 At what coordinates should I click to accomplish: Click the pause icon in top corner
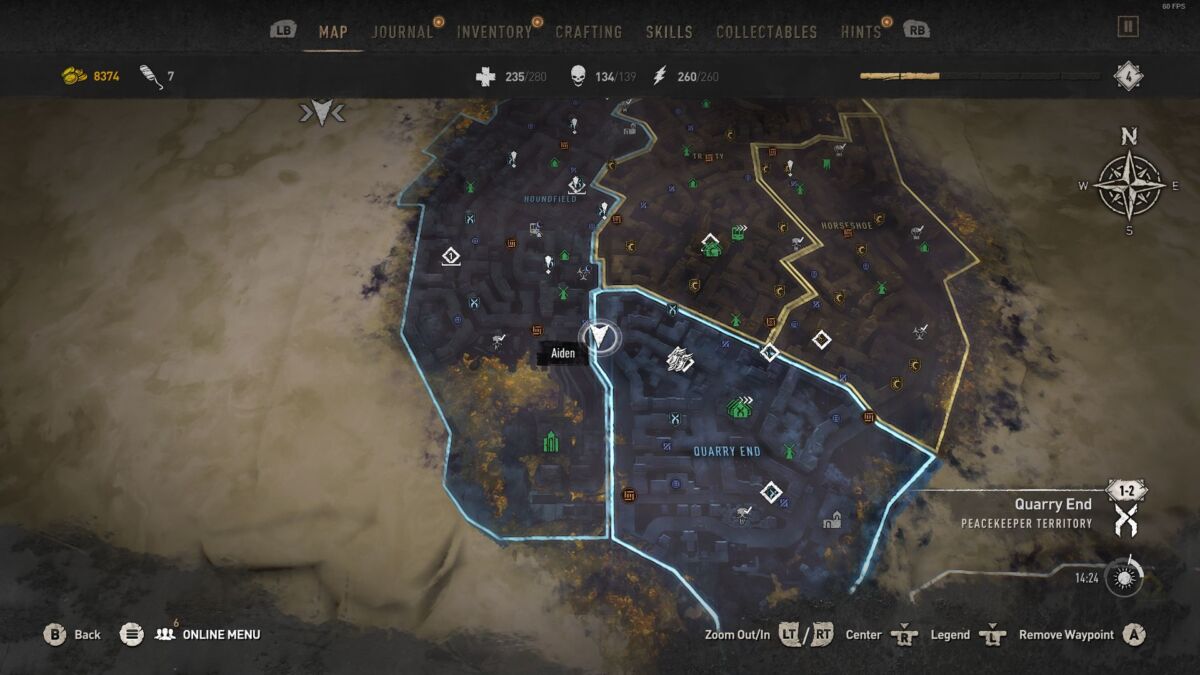[1128, 27]
